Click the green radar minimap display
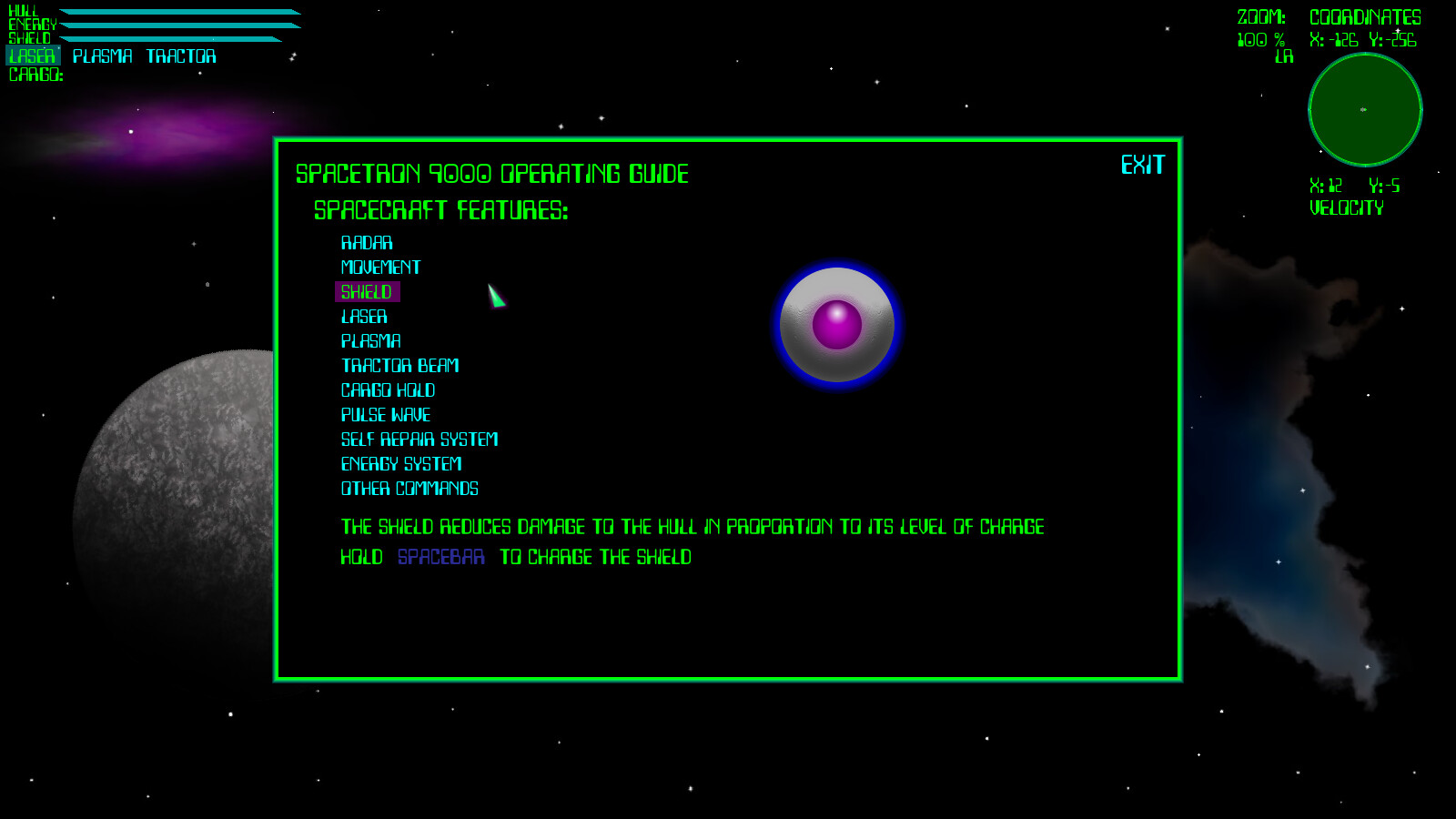The height and width of the screenshot is (819, 1456). [x=1364, y=109]
